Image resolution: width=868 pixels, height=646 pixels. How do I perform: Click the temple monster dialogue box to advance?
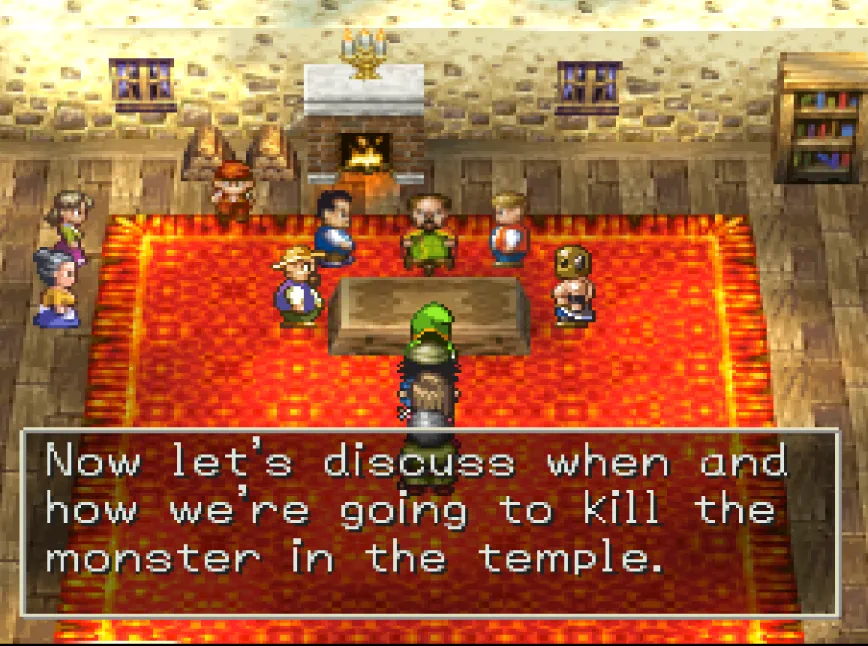[x=430, y=521]
